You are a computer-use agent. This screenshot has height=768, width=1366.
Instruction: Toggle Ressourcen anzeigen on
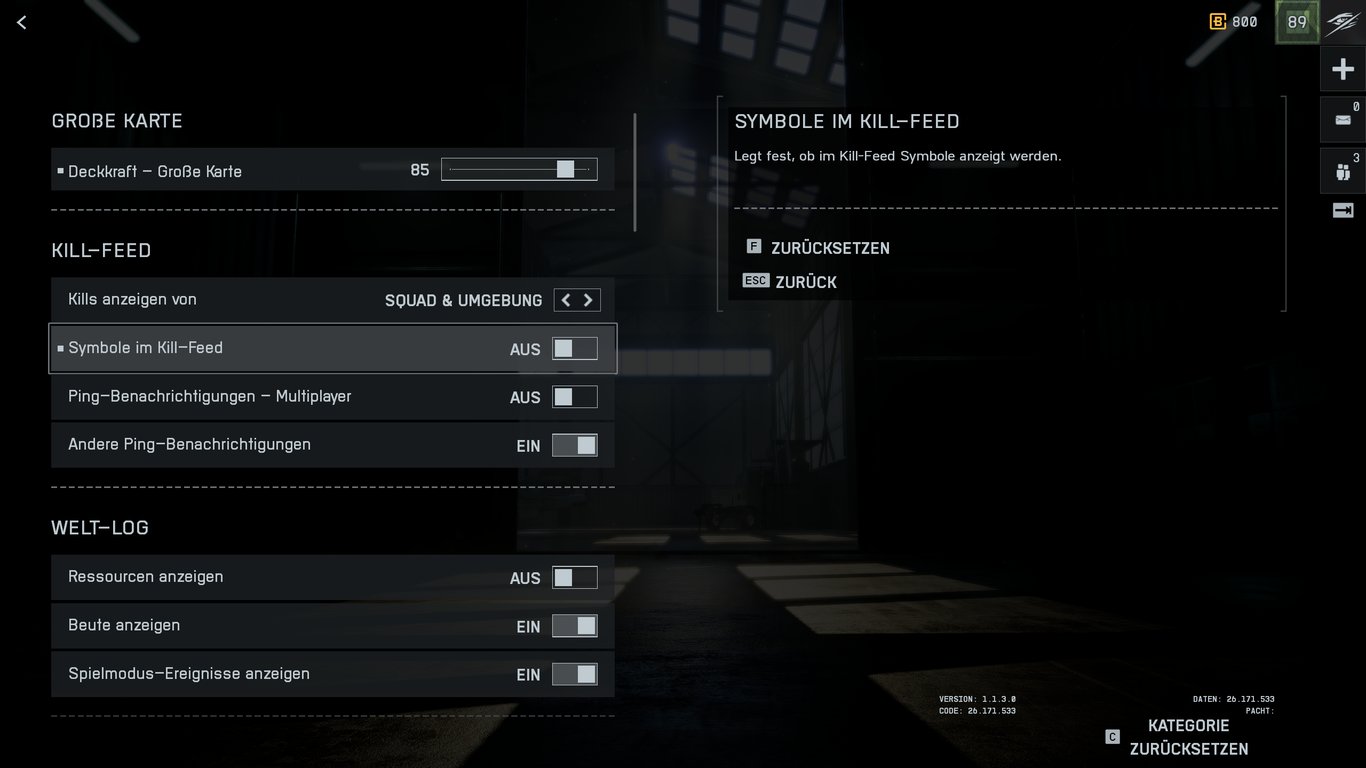click(x=575, y=576)
